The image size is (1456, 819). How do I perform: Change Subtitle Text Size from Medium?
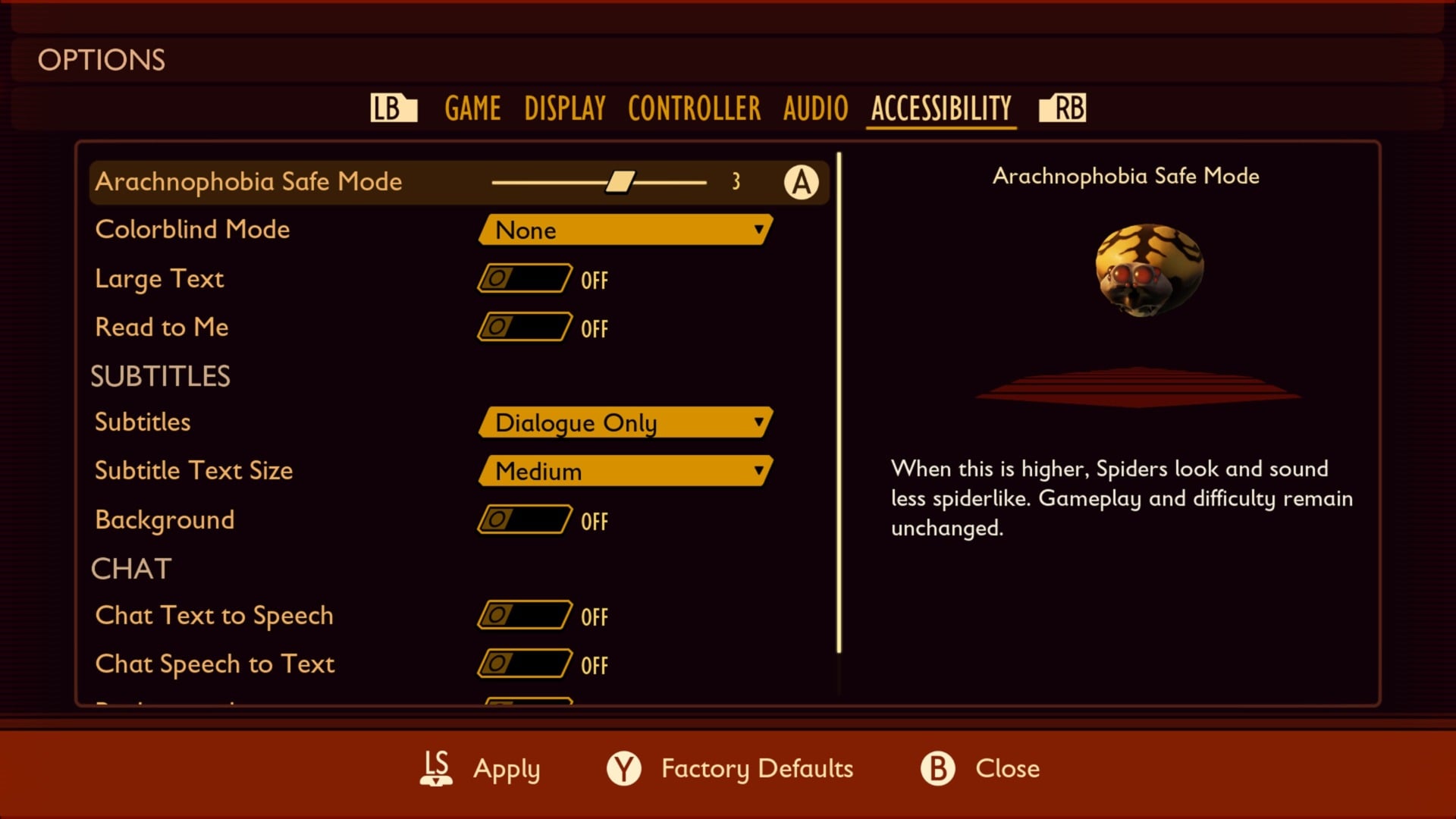pos(626,471)
